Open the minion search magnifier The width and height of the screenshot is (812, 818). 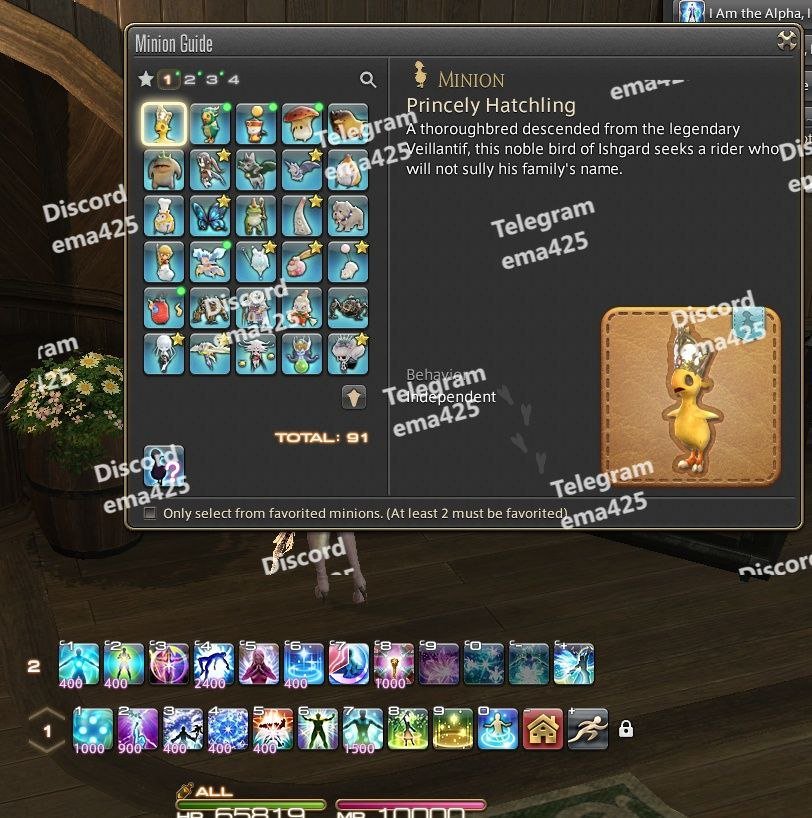pyautogui.click(x=368, y=80)
